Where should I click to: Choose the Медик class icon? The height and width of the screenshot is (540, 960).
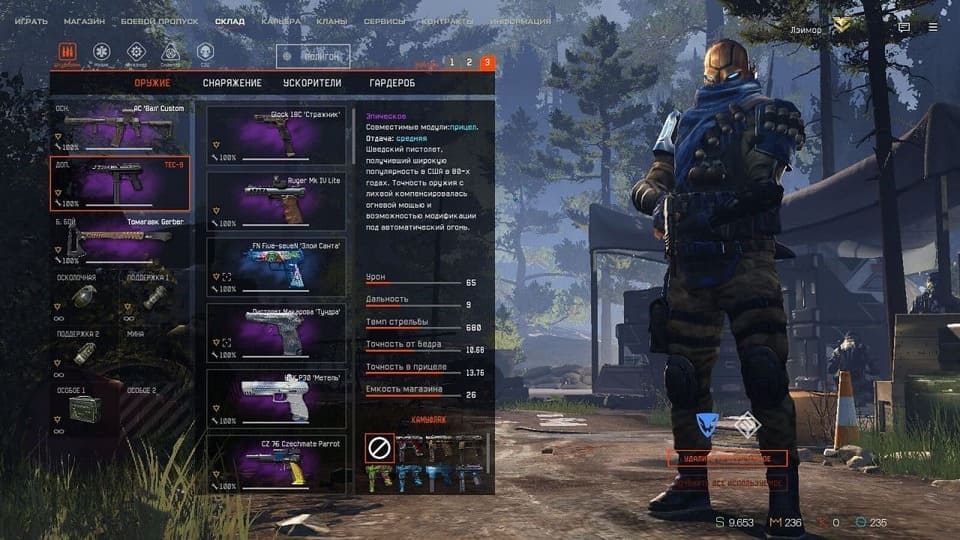101,52
